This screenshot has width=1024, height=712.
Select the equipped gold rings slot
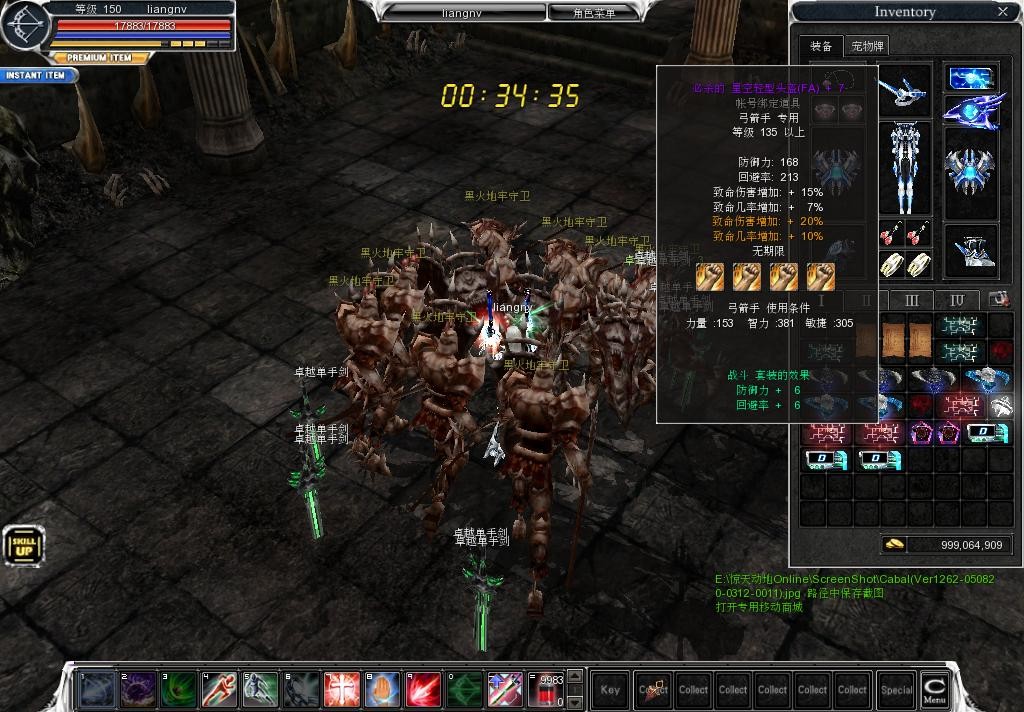907,264
